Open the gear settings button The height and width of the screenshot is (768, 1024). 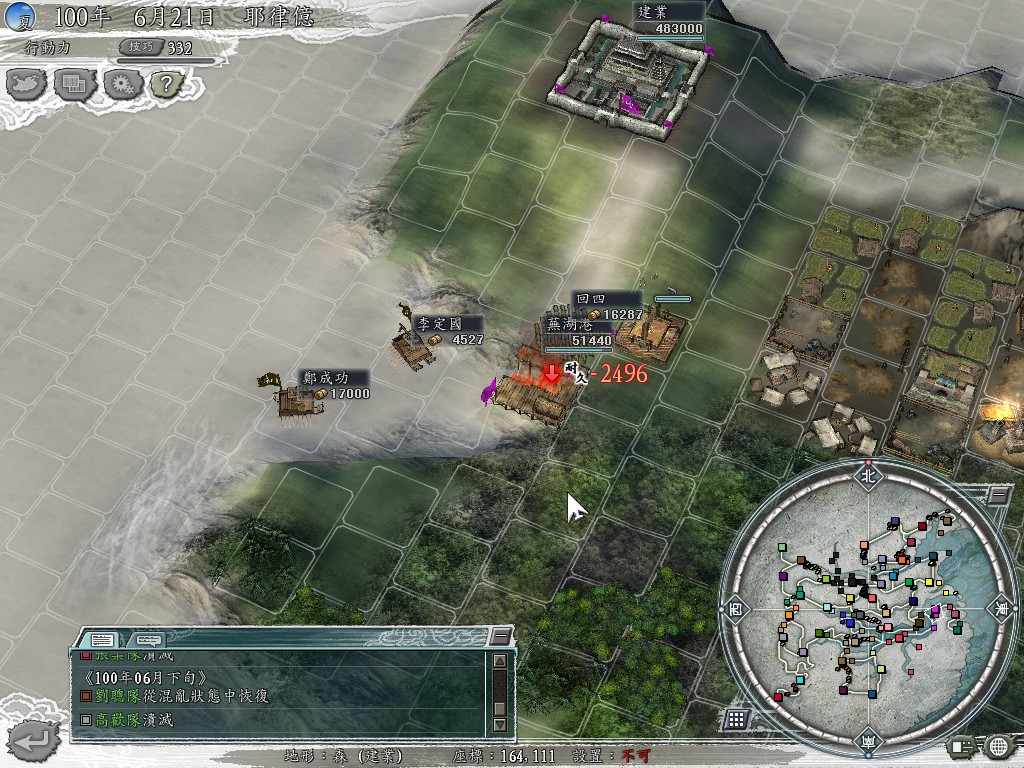[119, 84]
